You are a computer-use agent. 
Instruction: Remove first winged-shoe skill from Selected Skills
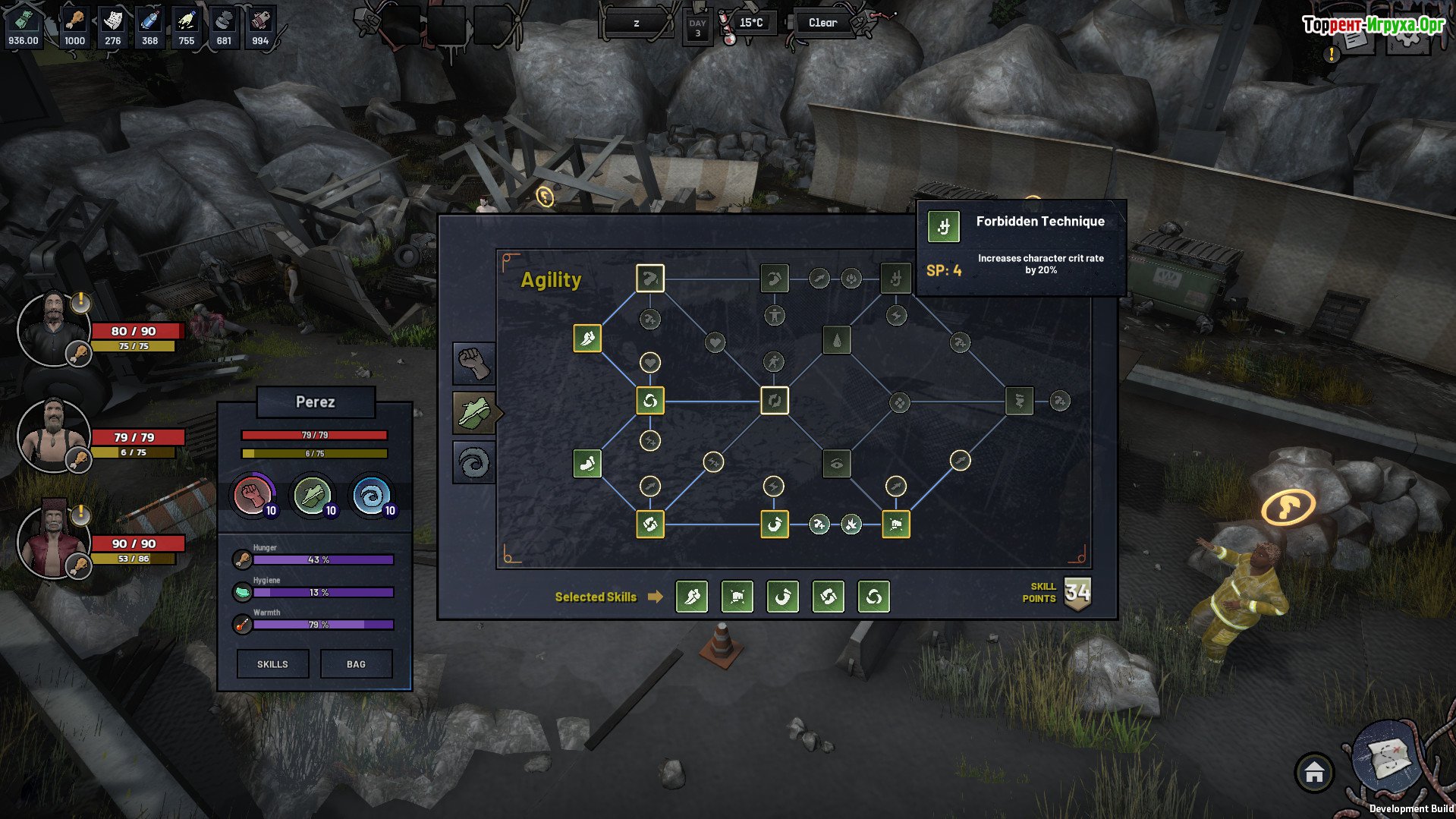(x=692, y=597)
